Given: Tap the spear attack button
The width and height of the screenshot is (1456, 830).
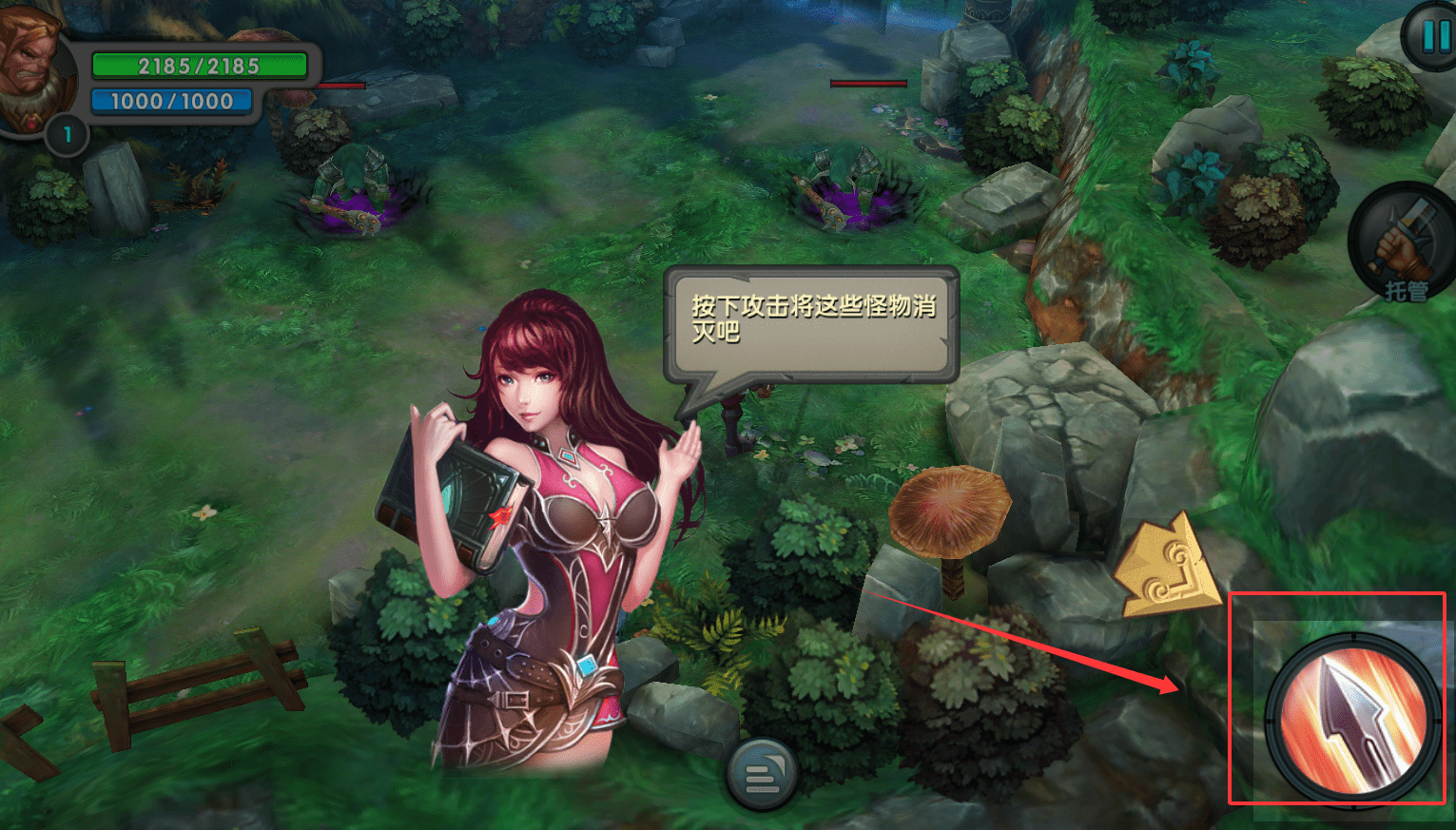Looking at the screenshot, I should [1350, 719].
